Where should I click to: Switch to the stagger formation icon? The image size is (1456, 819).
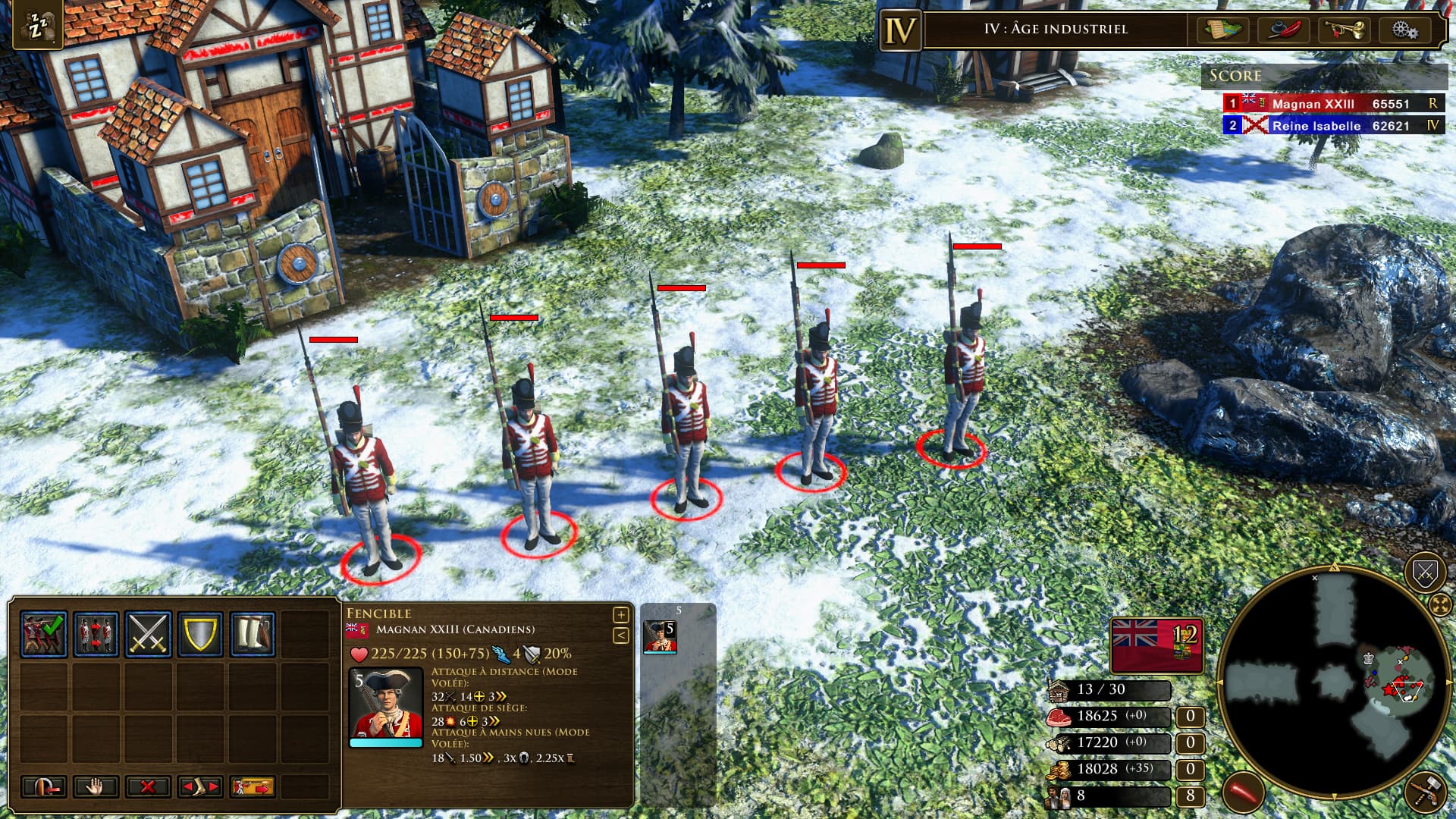96,634
